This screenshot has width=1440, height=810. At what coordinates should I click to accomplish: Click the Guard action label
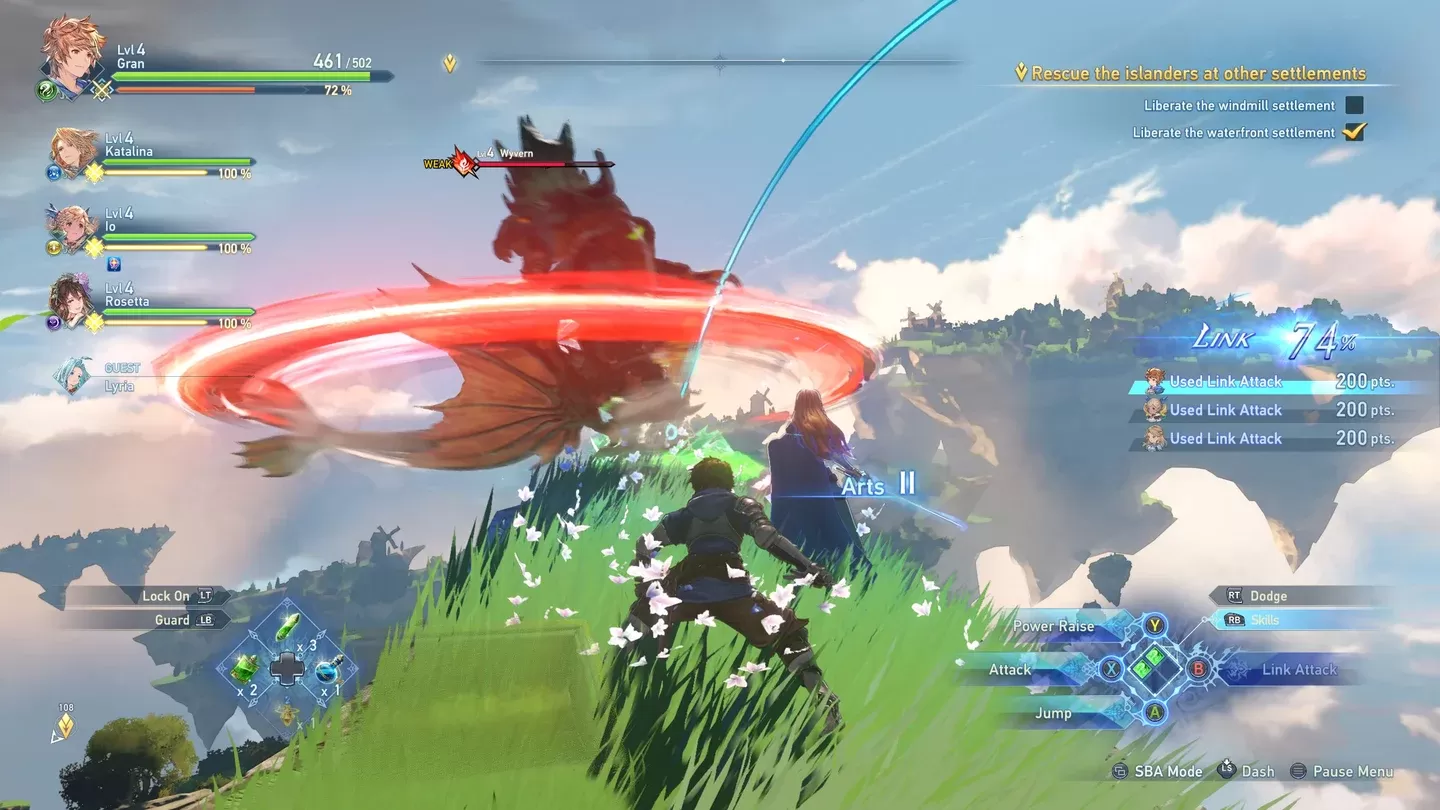(x=172, y=620)
